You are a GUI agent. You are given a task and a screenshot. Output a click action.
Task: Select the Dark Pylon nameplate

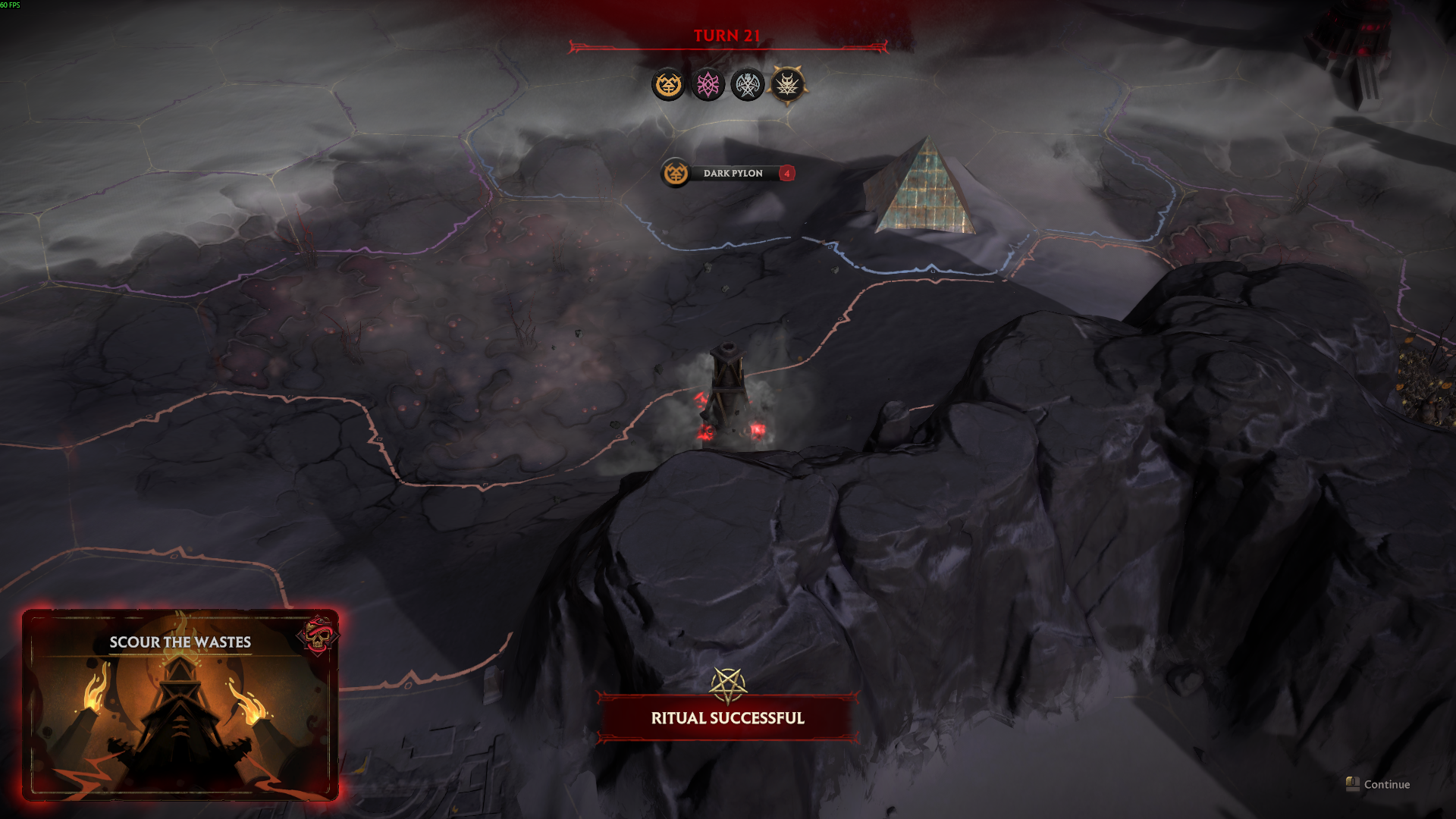coord(728,174)
